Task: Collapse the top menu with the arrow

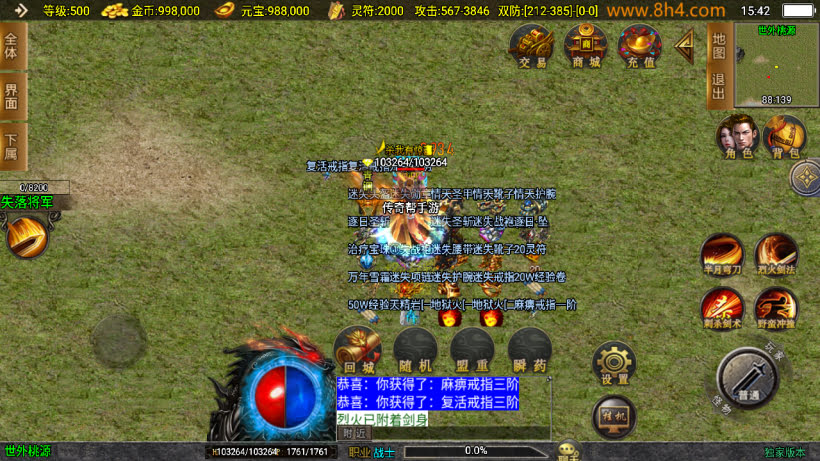Action: (686, 45)
